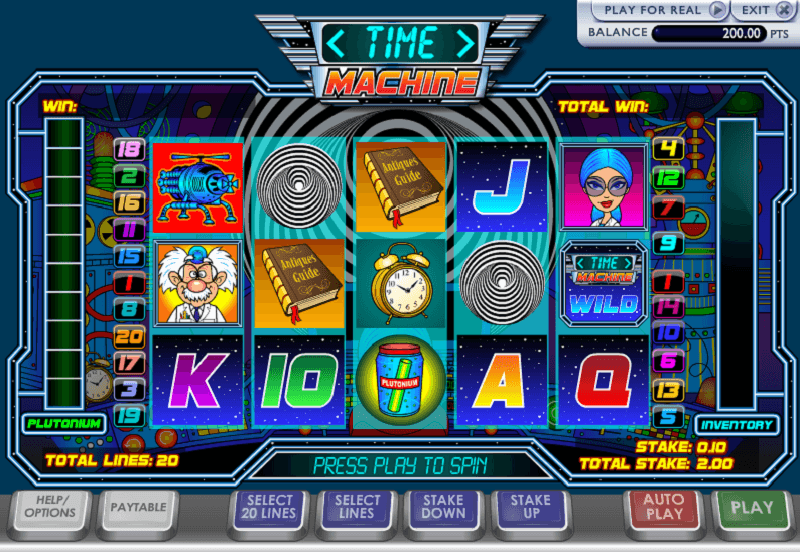The image size is (800, 552).
Task: Select payline number 4 marker
Action: point(667,151)
